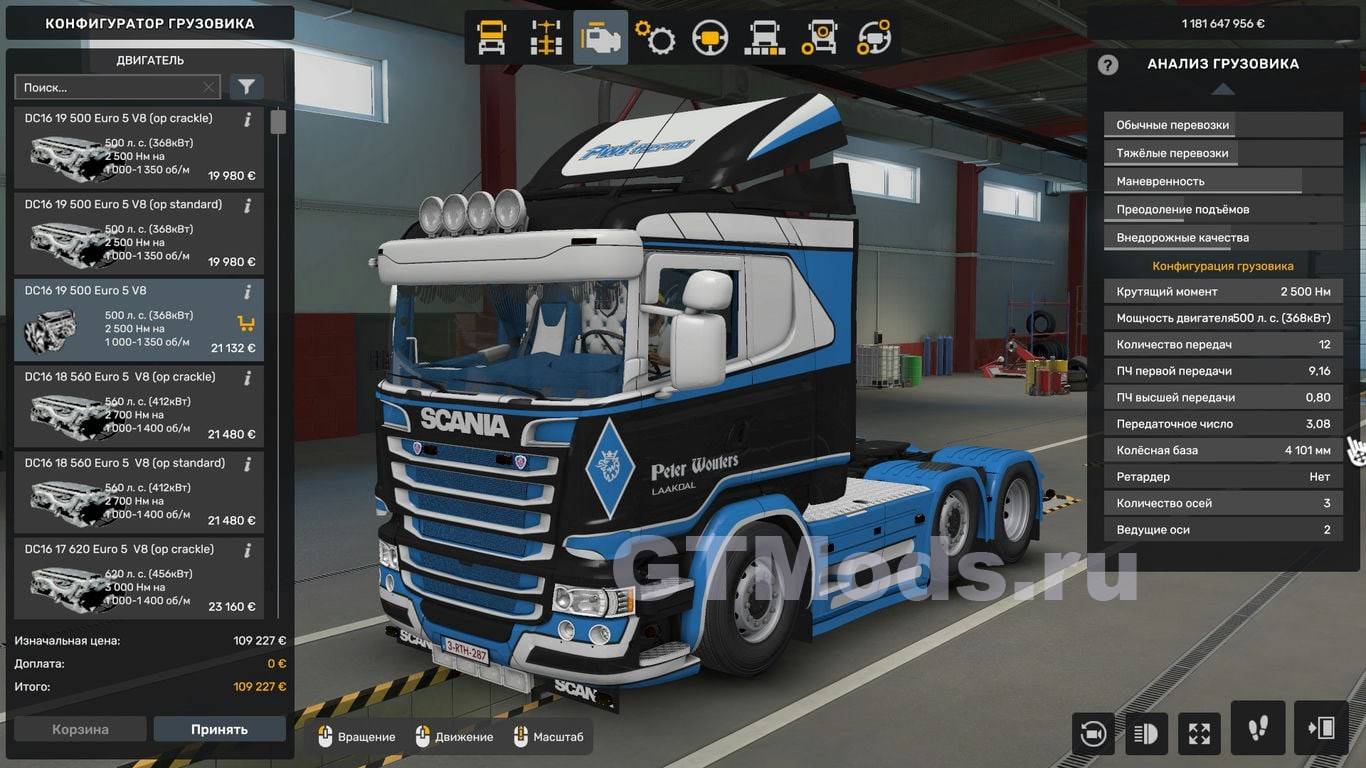Open the engine list filter
This screenshot has height=768, width=1366.
(246, 88)
